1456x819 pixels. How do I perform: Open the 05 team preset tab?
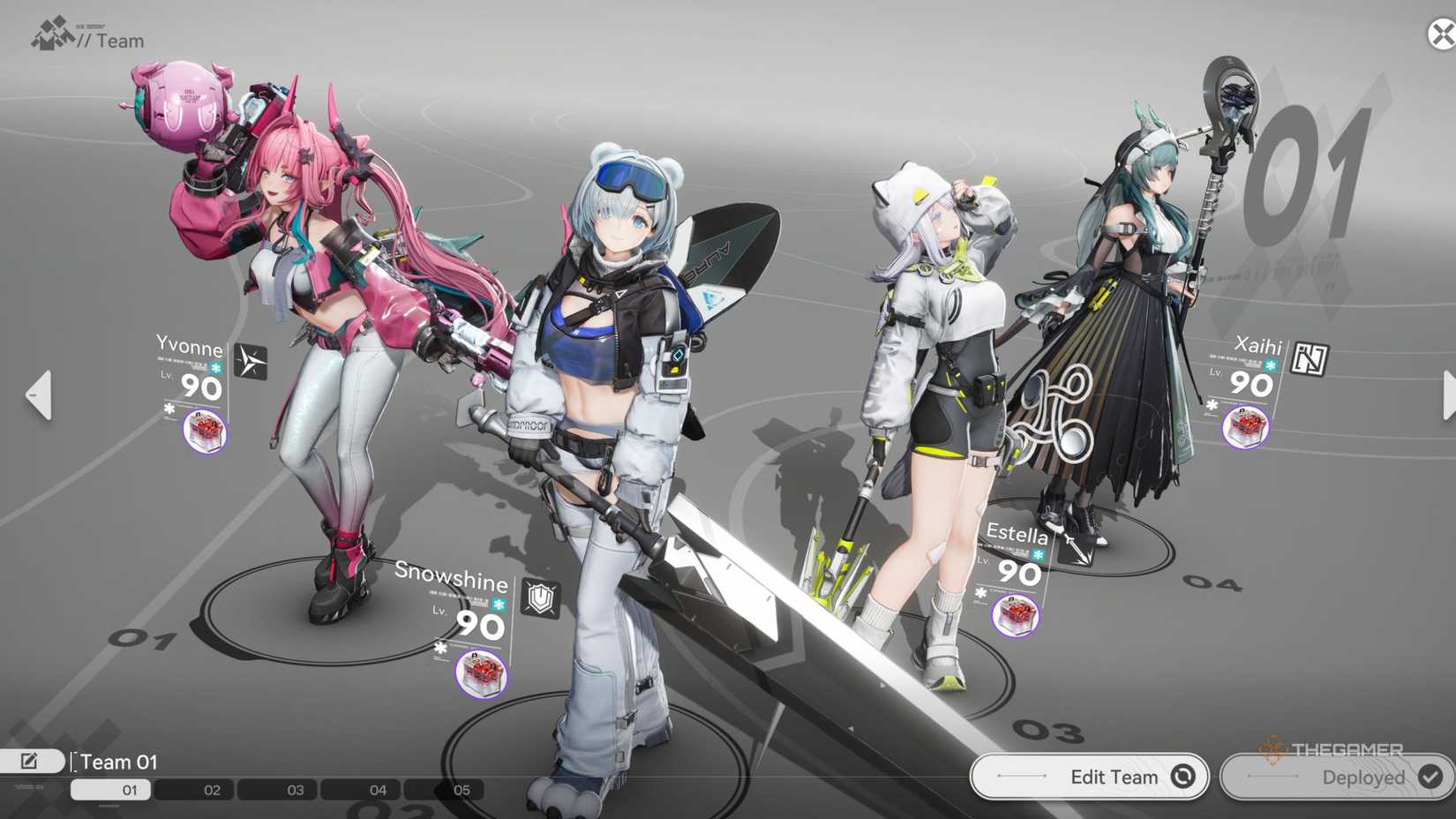pyautogui.click(x=460, y=790)
